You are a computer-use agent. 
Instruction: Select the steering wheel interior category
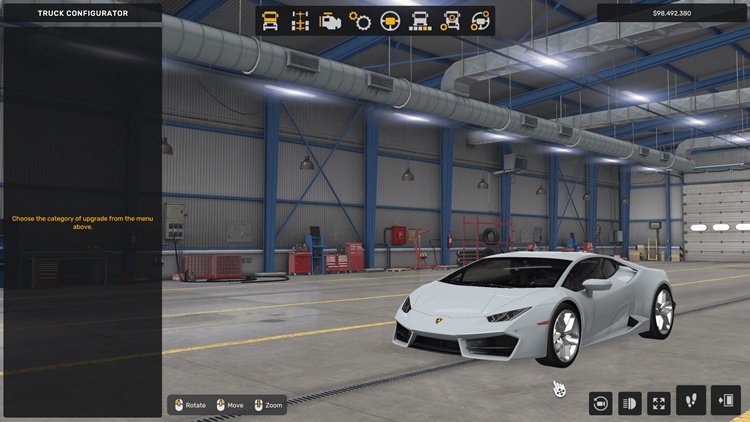pyautogui.click(x=390, y=21)
